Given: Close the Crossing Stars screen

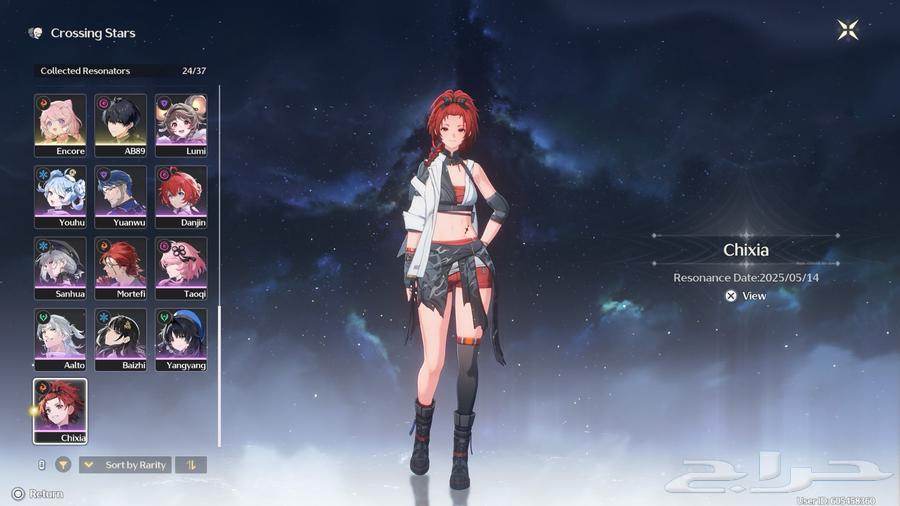Looking at the screenshot, I should (848, 31).
